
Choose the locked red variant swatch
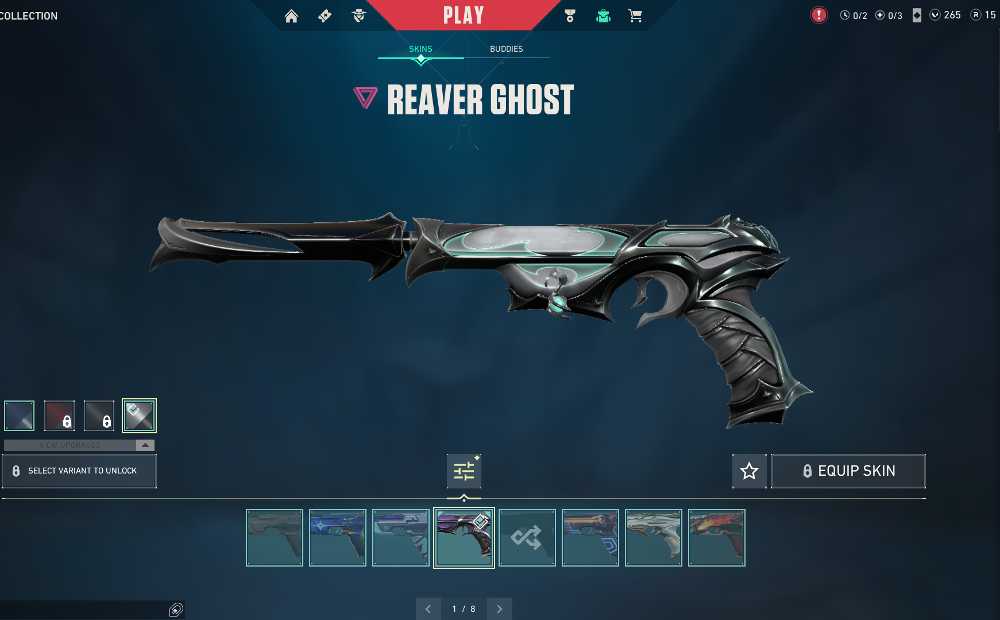pos(59,415)
